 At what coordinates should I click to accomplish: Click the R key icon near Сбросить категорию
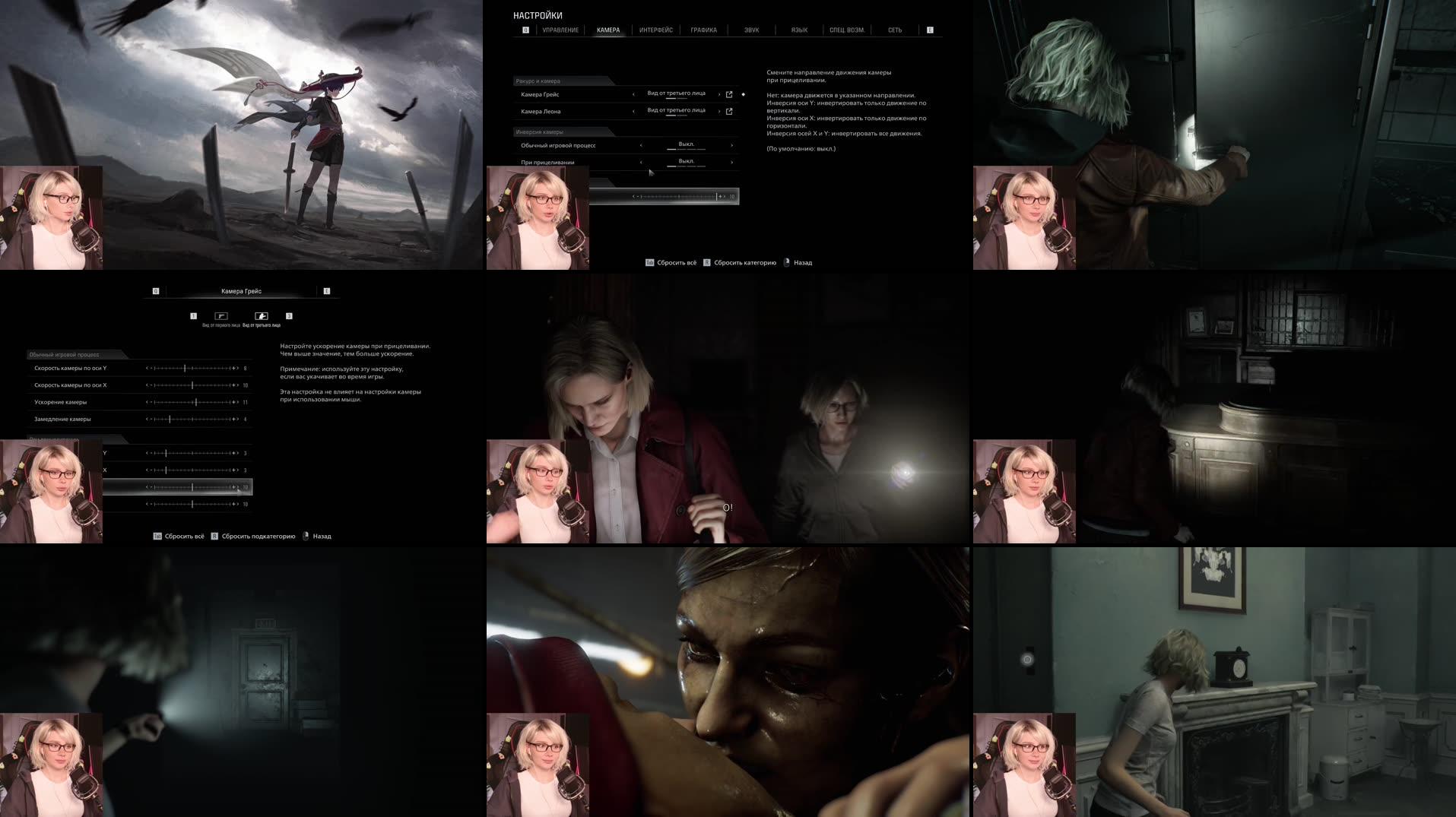click(706, 262)
